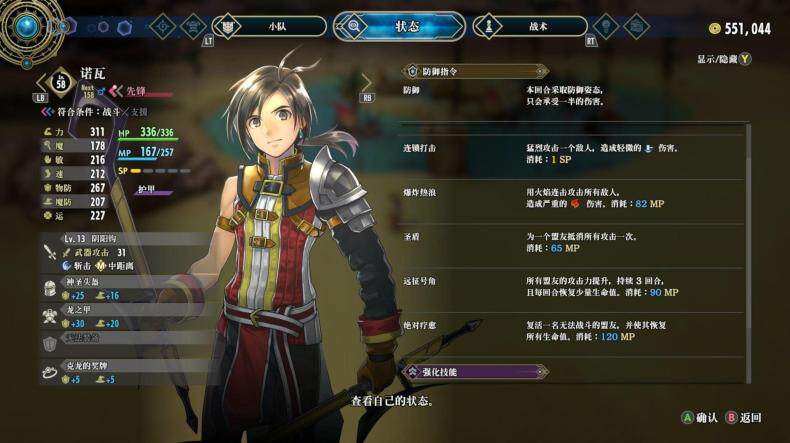Image resolution: width=790 pixels, height=443 pixels.
Task: Confirm with the 确认 button
Action: tap(699, 417)
